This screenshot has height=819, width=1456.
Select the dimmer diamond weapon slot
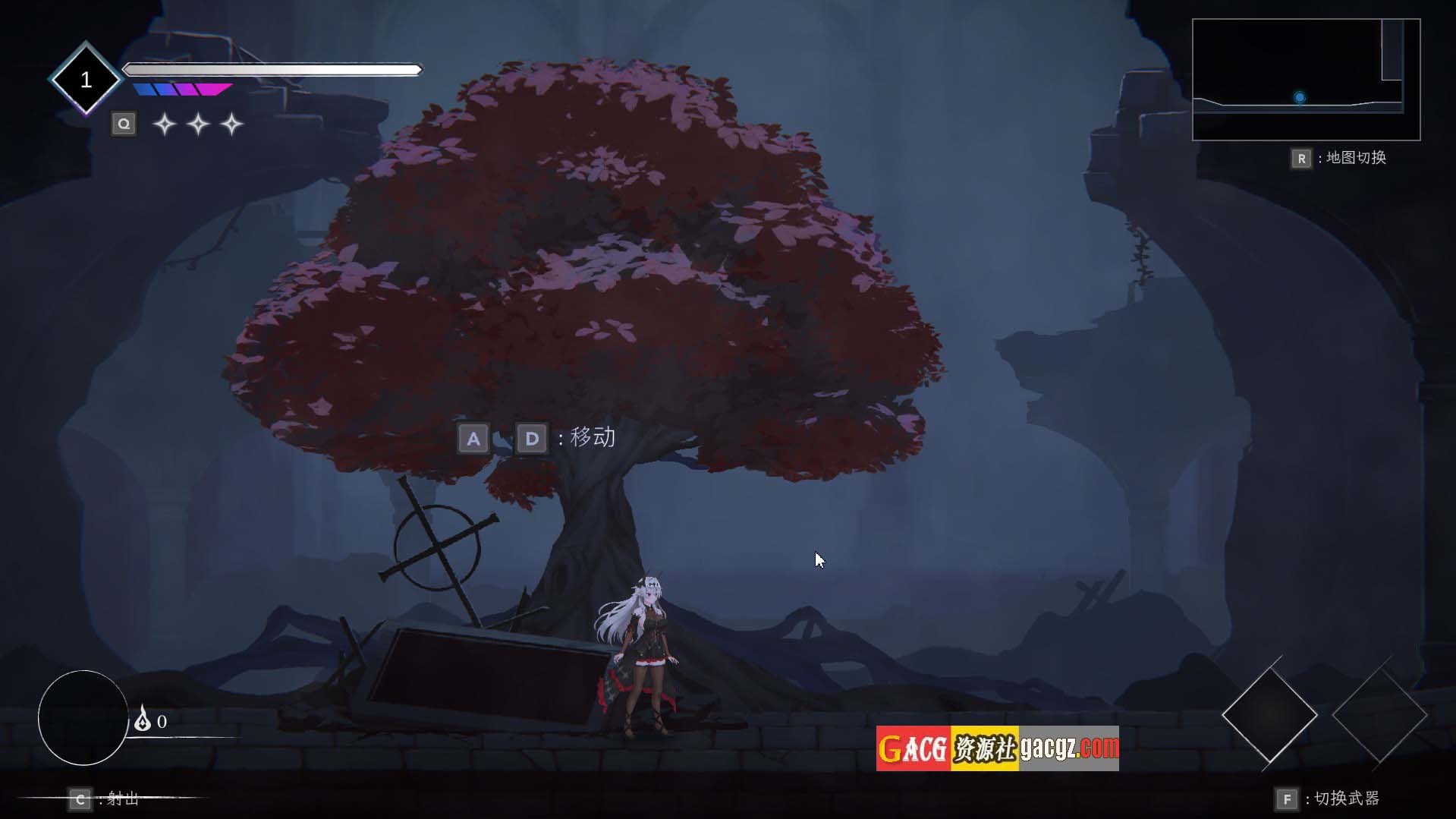[1379, 714]
